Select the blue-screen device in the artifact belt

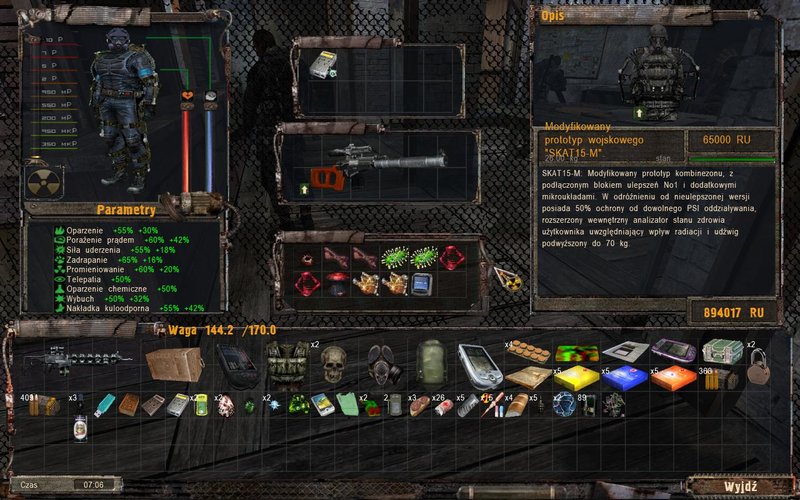[x=422, y=283]
